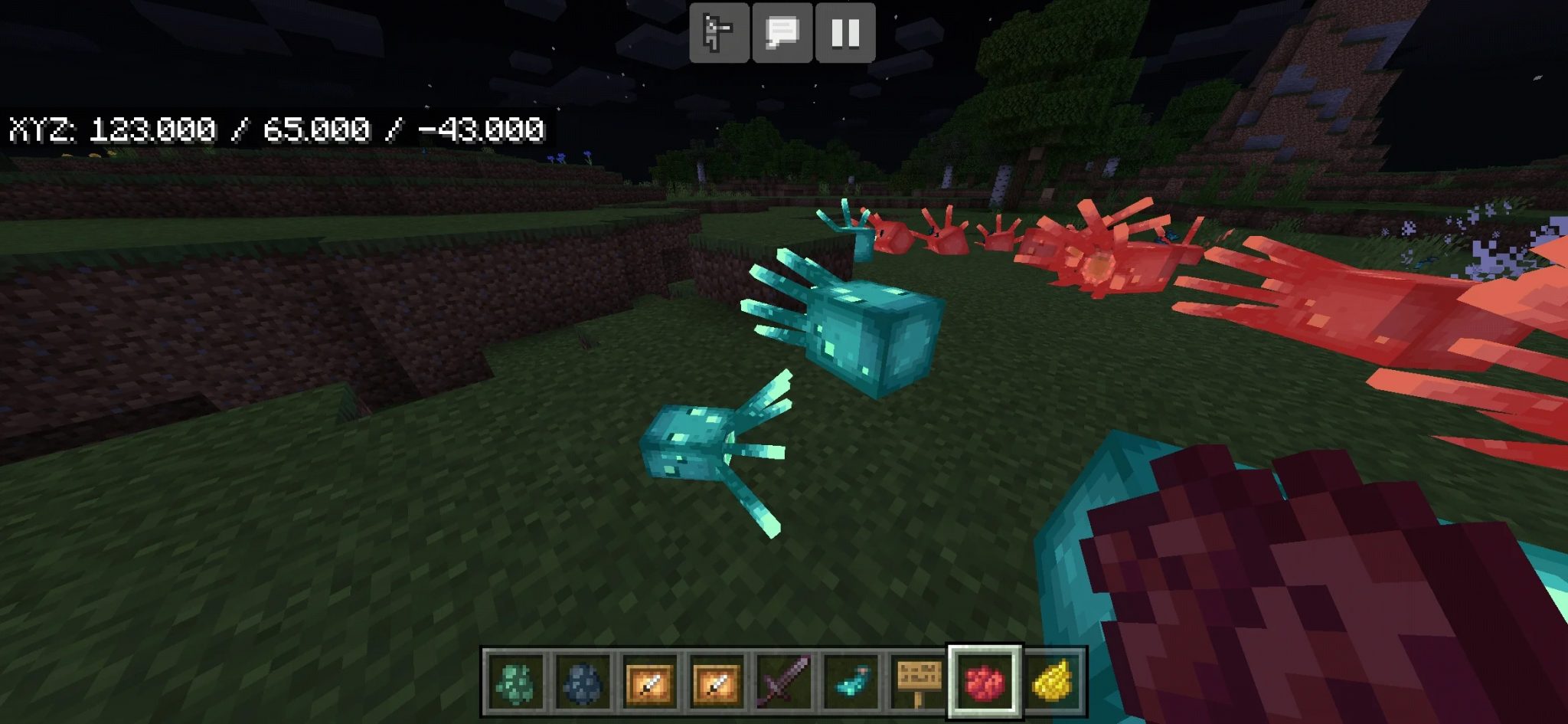Viewport: 1568px width, 724px height.
Task: Select the oak sign in the hotbar
Action: point(917,680)
